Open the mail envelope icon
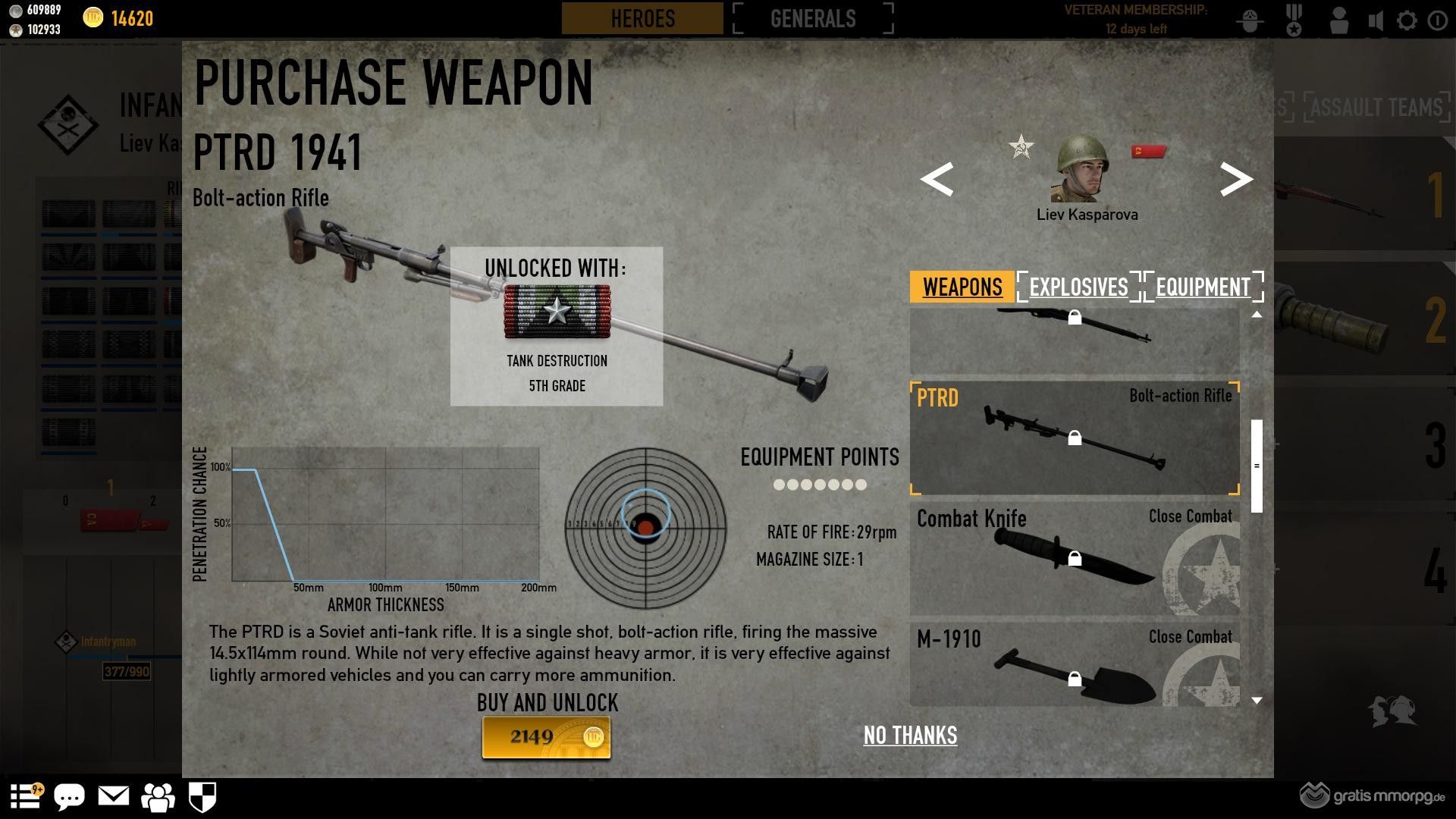Viewport: 1456px width, 819px height. [x=114, y=796]
